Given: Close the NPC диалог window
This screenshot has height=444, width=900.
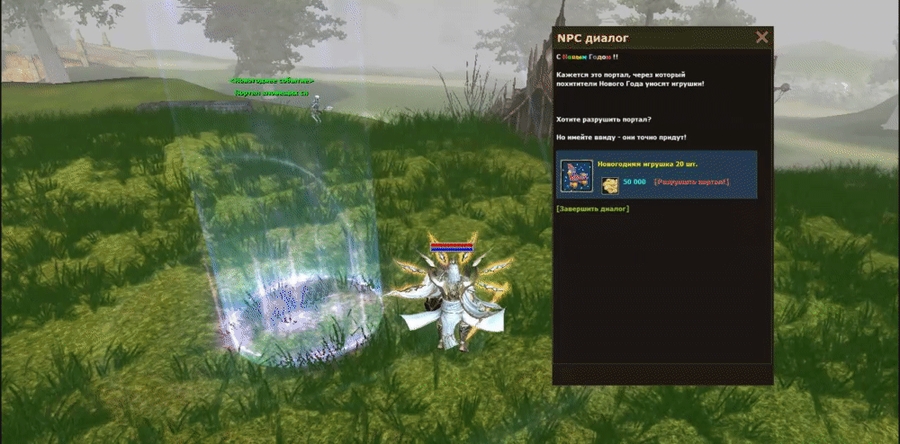Looking at the screenshot, I should (x=762, y=38).
